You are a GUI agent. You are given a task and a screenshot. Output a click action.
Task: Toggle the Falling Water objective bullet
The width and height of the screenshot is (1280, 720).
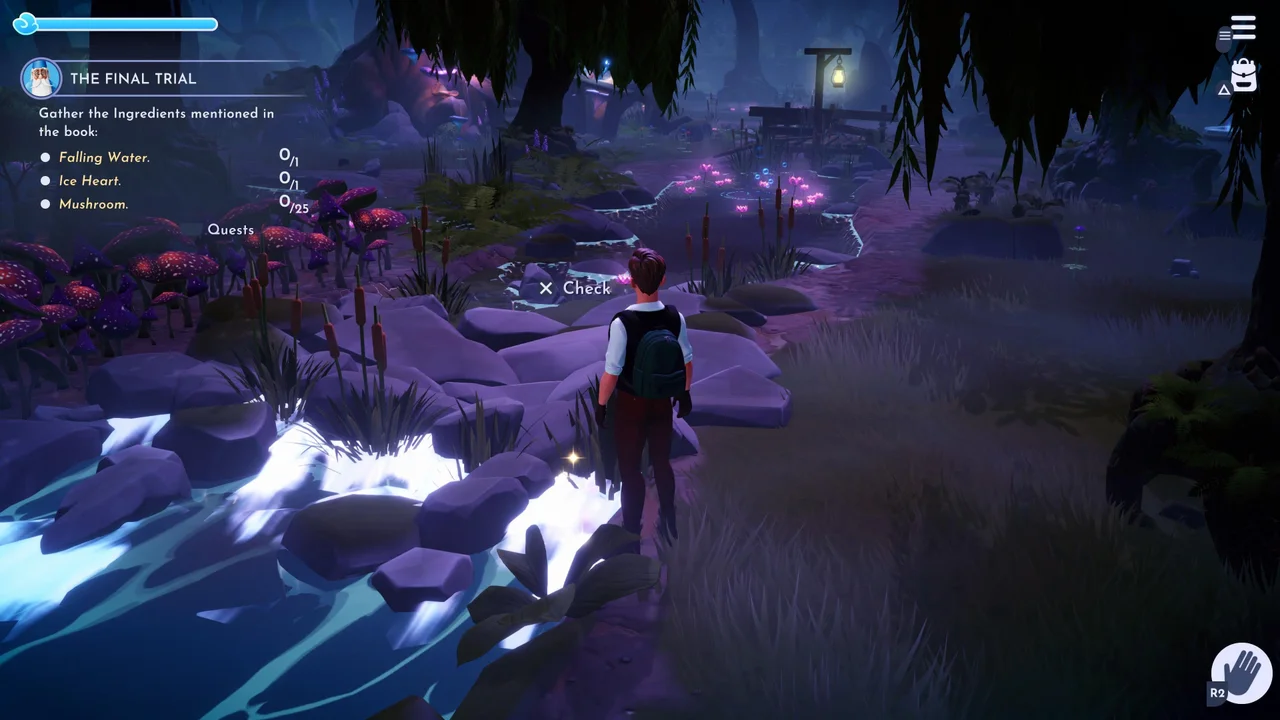click(45, 157)
